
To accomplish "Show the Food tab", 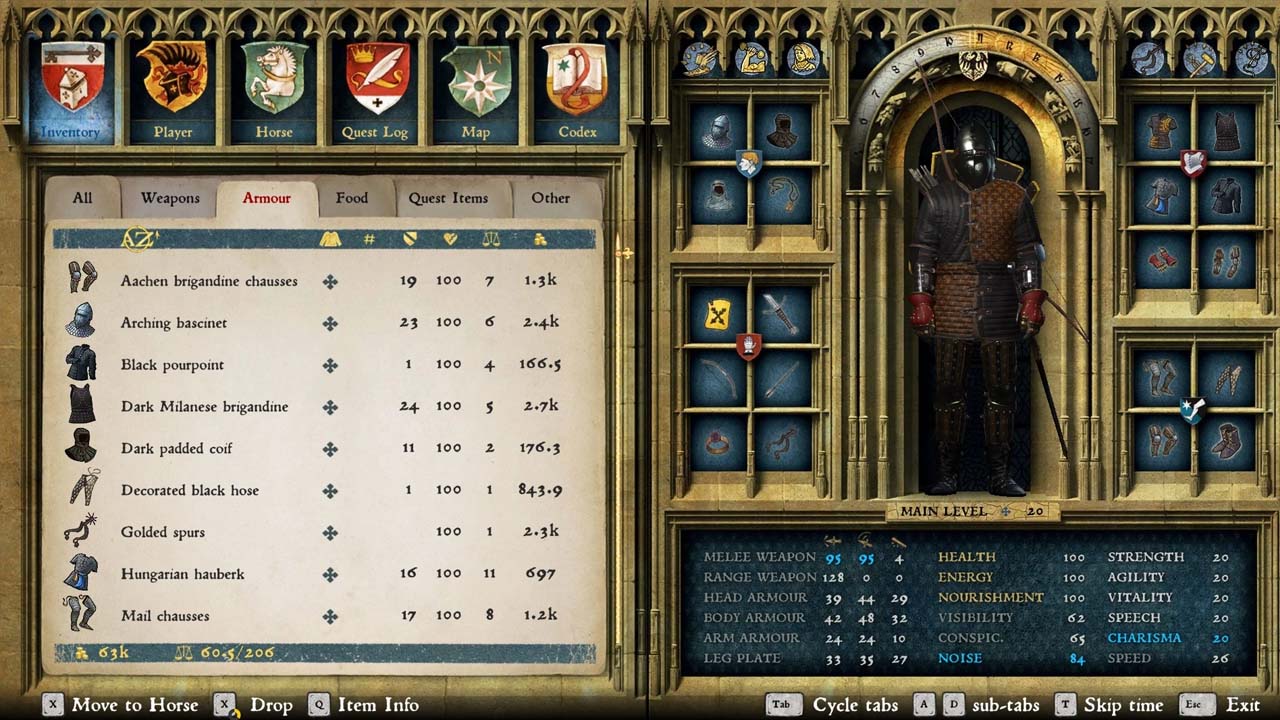I will tap(351, 198).
